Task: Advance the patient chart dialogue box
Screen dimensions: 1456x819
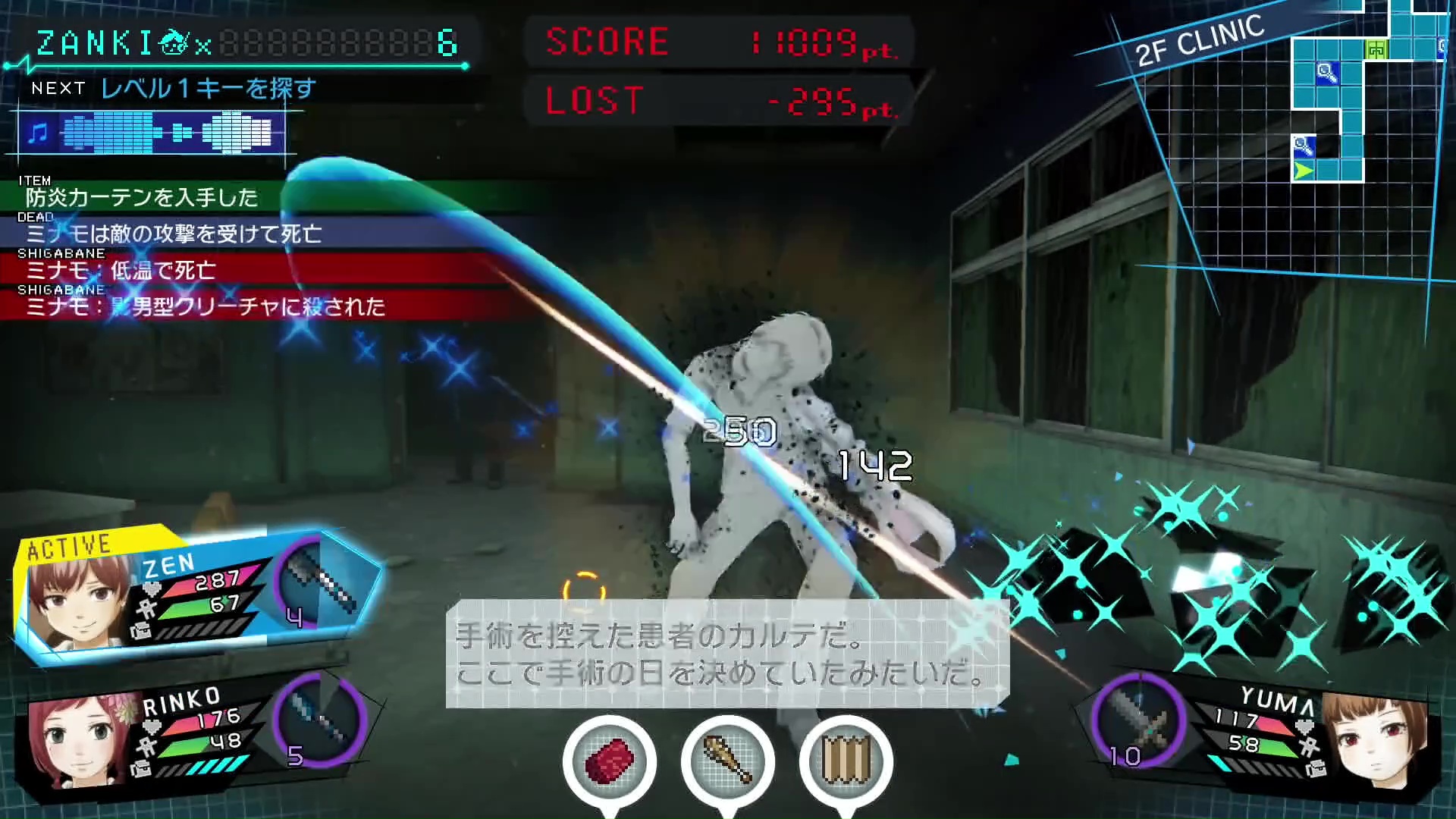Action: 726,654
